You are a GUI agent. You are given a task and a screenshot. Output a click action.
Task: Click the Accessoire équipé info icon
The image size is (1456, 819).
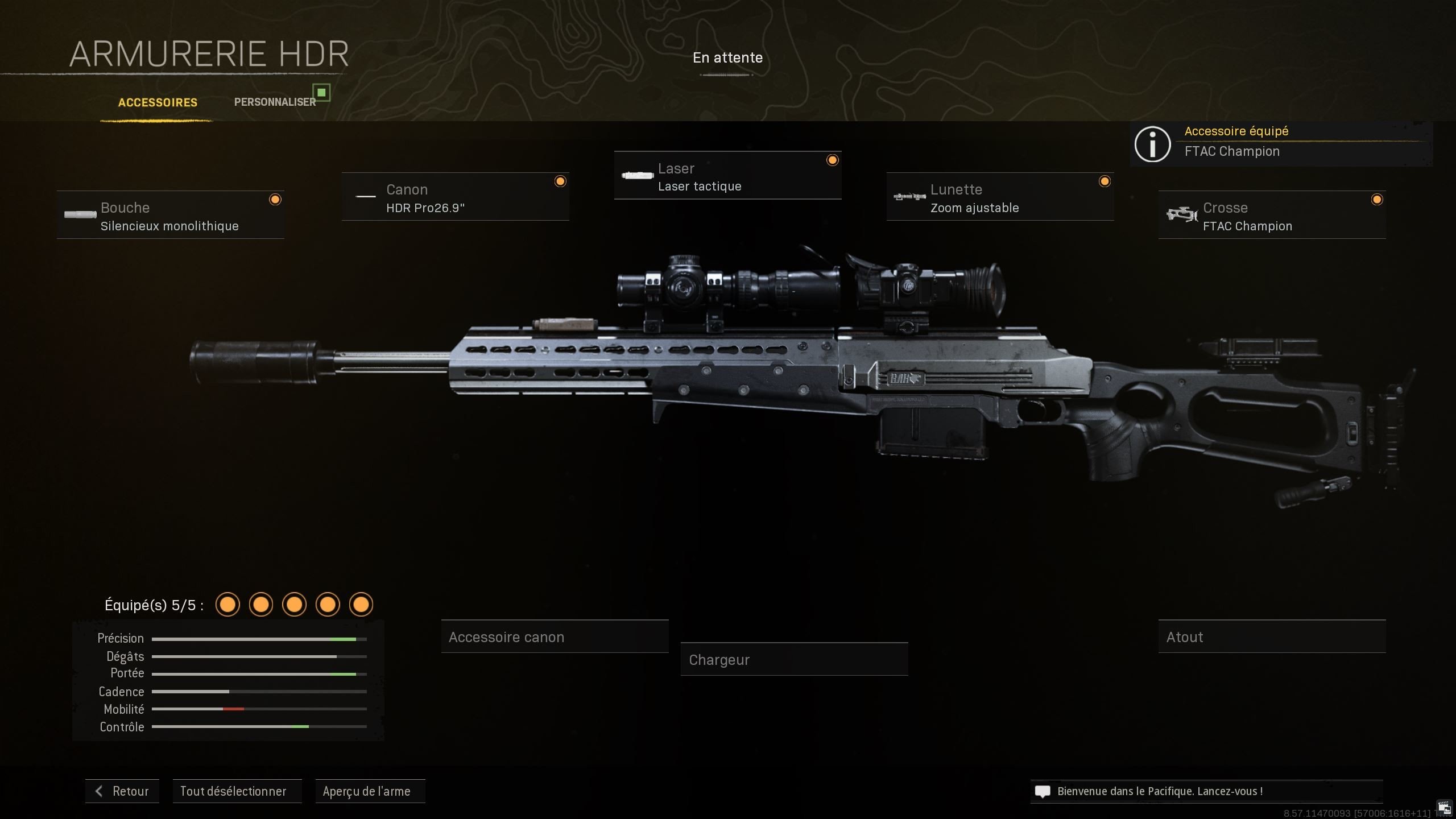(1153, 144)
